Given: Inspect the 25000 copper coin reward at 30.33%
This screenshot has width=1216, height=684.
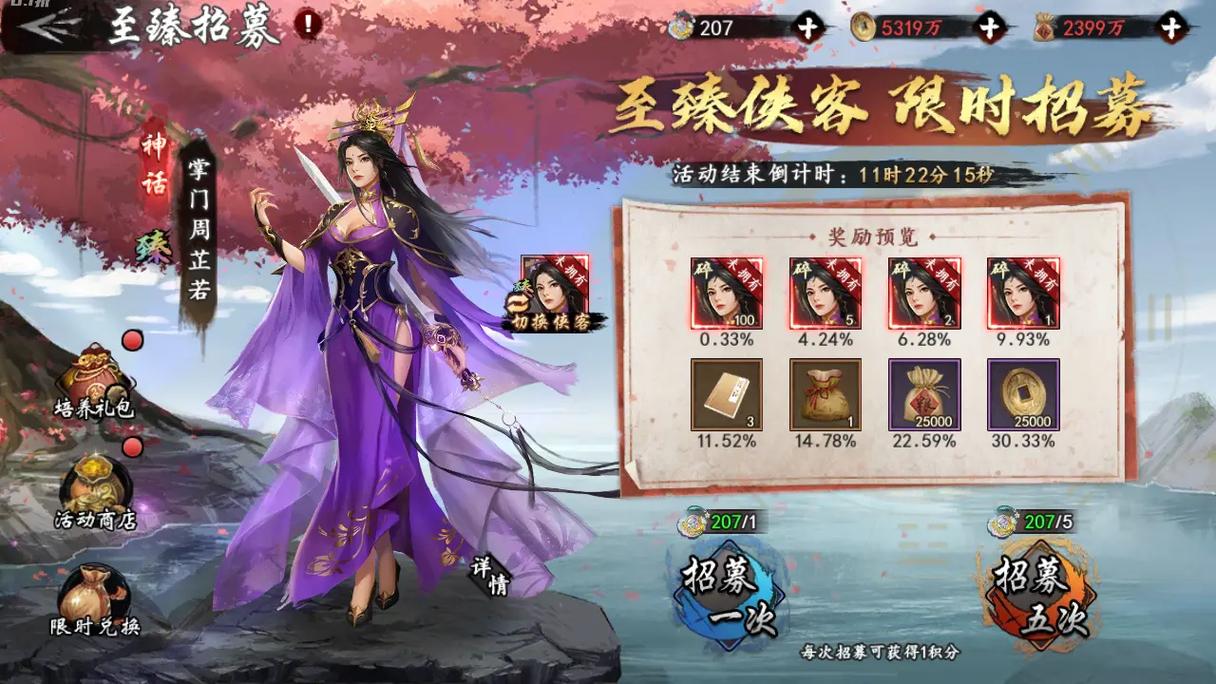Looking at the screenshot, I should point(1023,395).
